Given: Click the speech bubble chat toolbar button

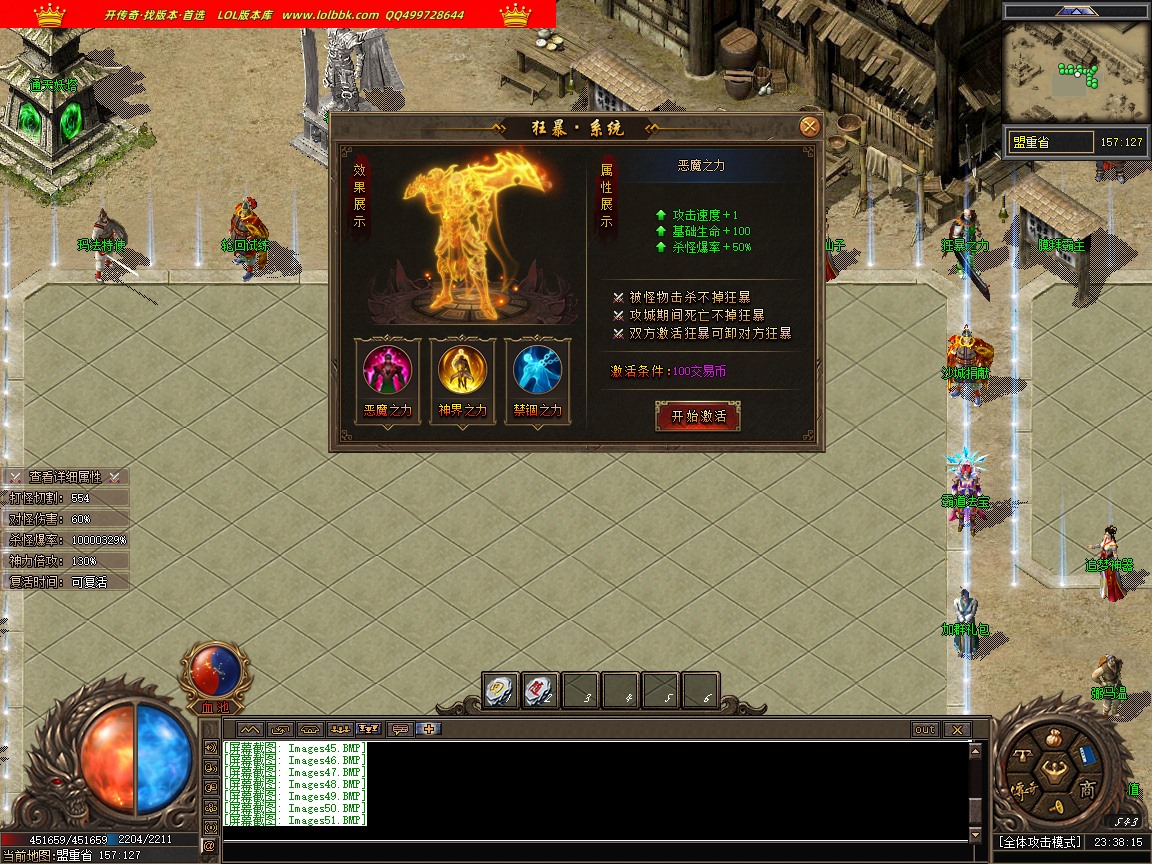Looking at the screenshot, I should pyautogui.click(x=399, y=729).
